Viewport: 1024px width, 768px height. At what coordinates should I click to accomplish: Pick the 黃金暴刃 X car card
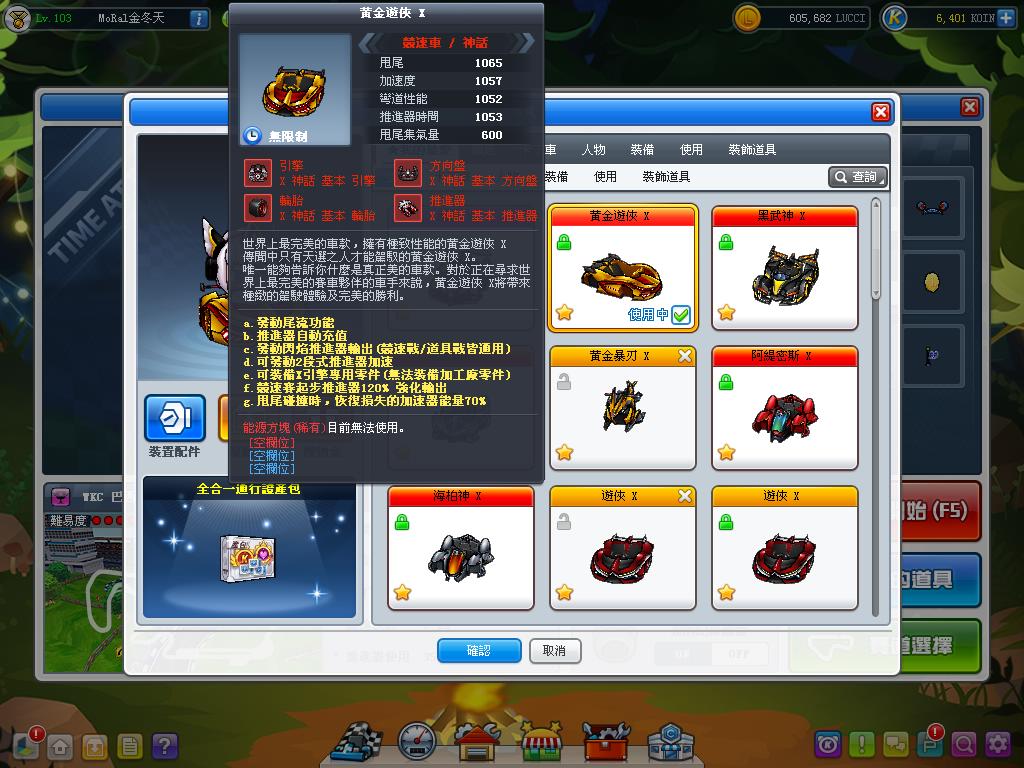point(623,408)
